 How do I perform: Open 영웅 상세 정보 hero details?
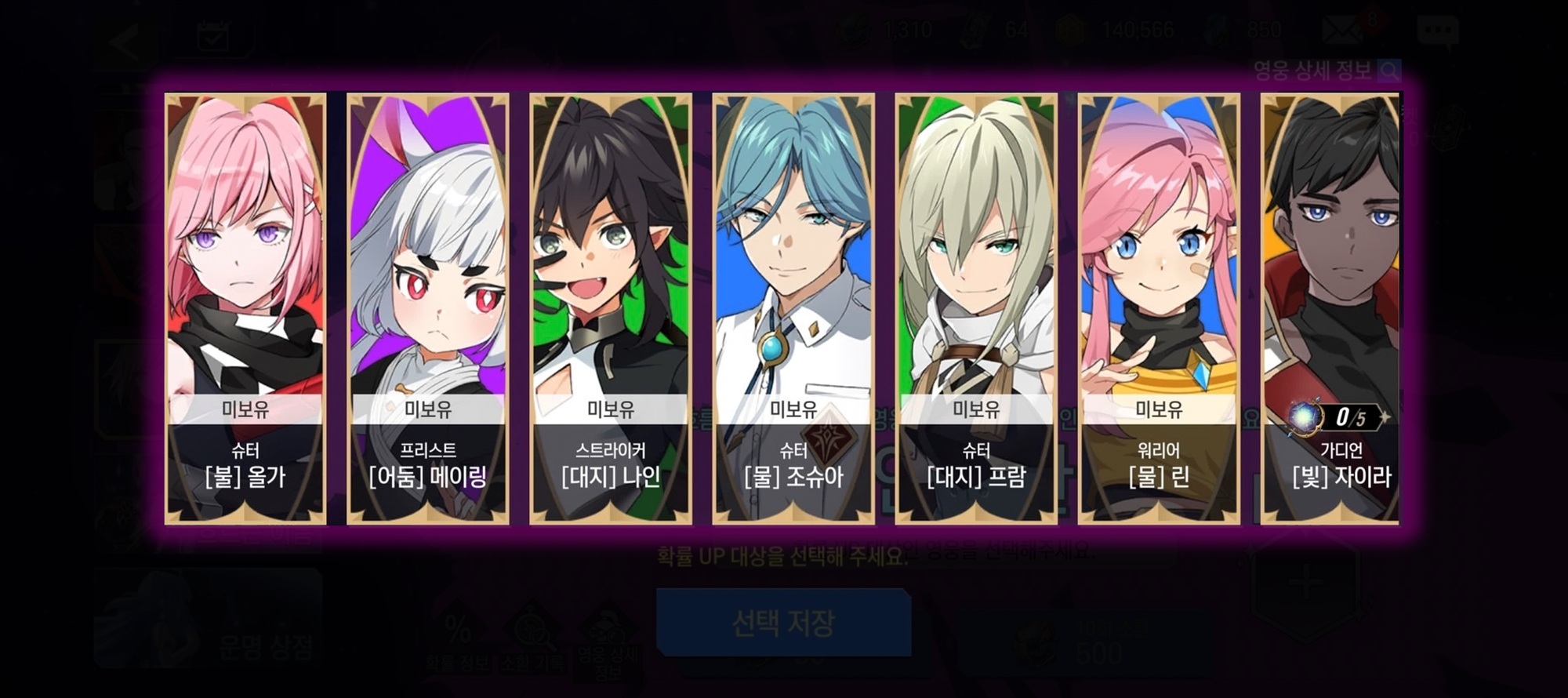(x=1325, y=71)
